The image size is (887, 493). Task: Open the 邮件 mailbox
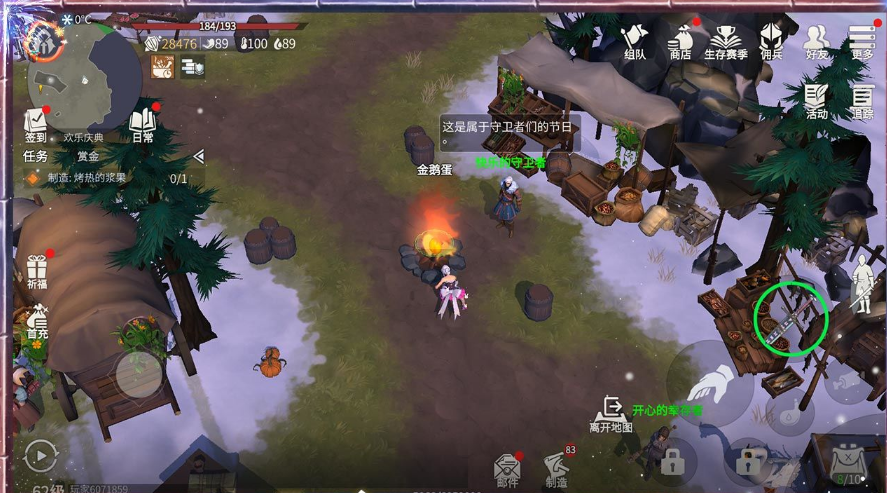coord(508,470)
